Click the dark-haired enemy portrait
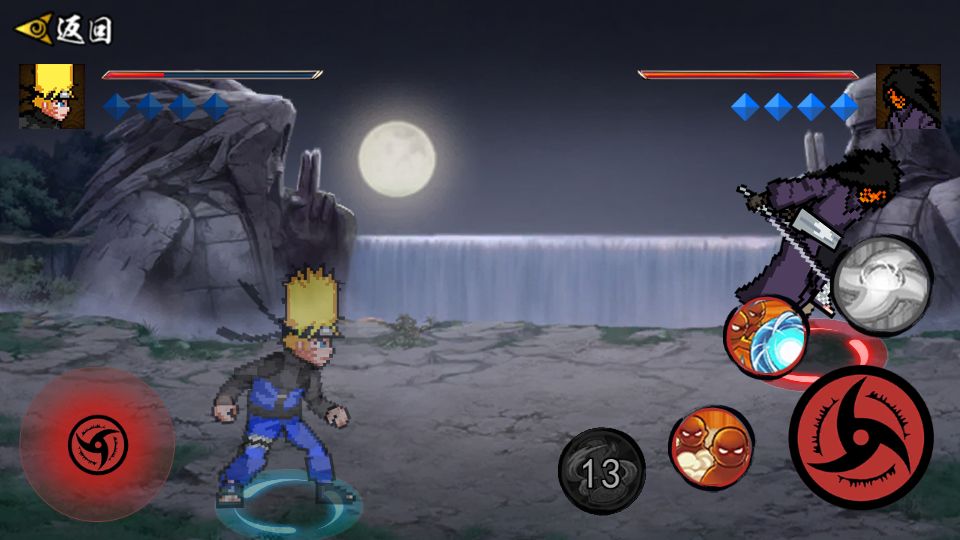Screen dimensions: 960x540 pyautogui.click(x=908, y=96)
